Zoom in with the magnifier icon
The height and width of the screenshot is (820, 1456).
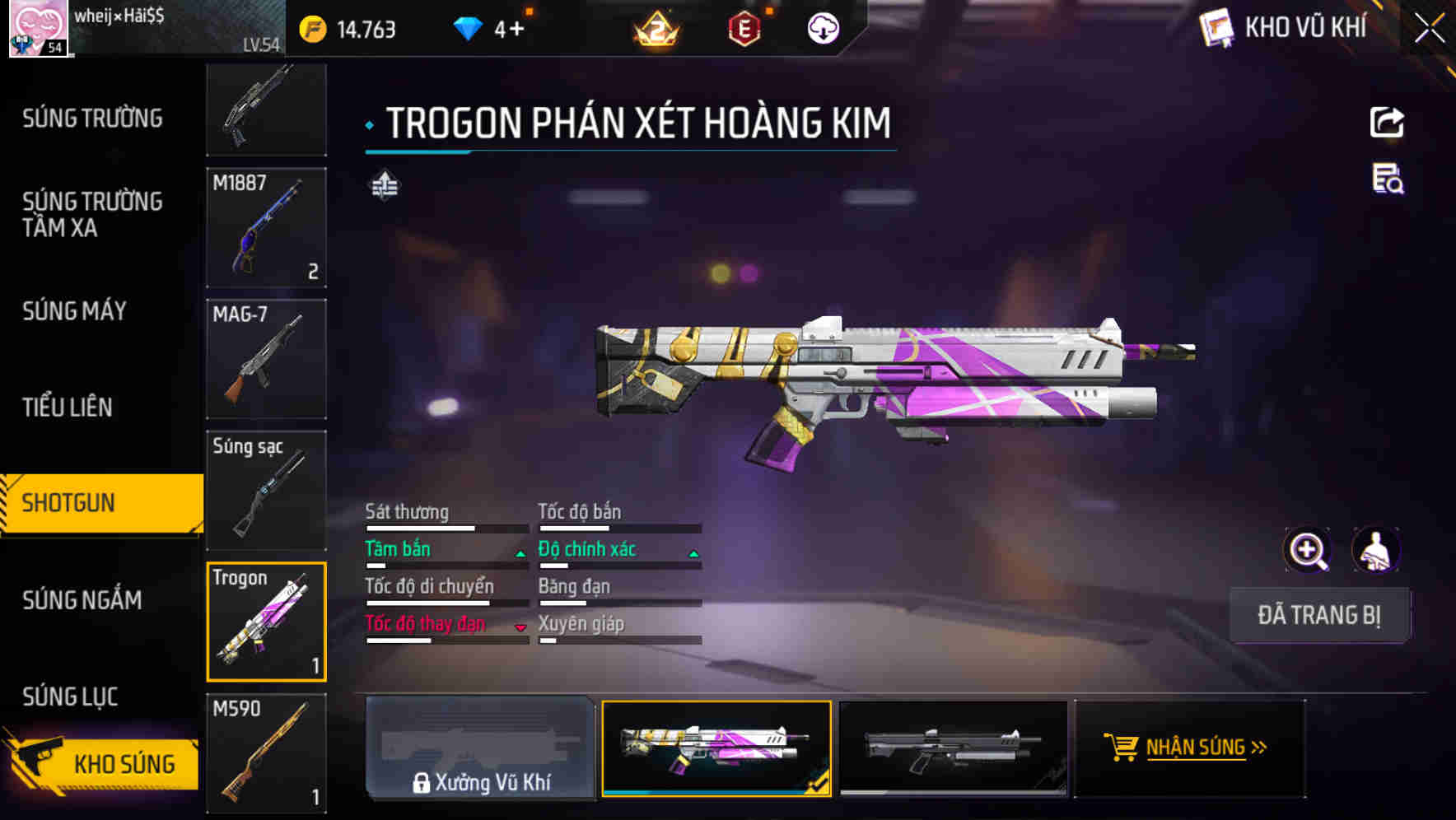pyautogui.click(x=1307, y=550)
